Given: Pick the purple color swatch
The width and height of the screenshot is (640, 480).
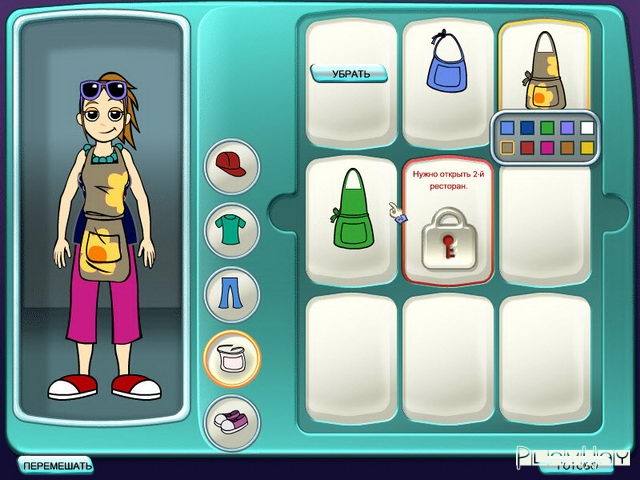Looking at the screenshot, I should [x=567, y=128].
